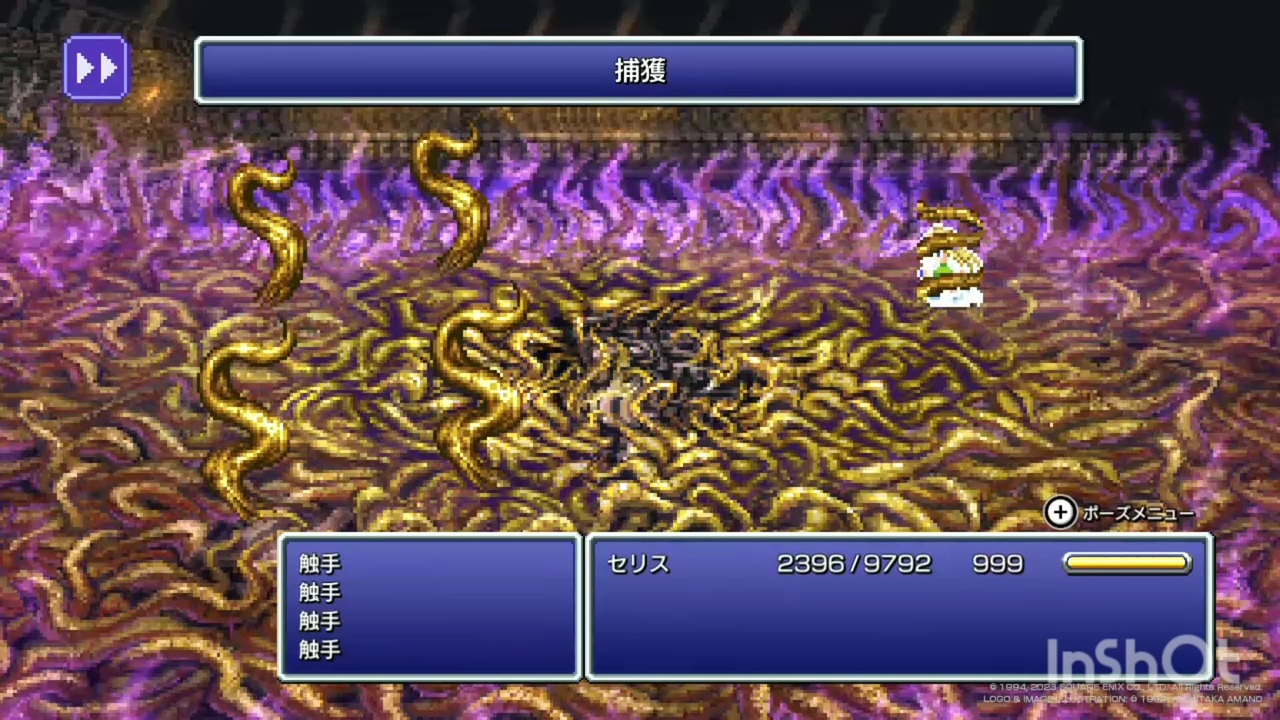Click the HP readout 2396/9792
1280x720 pixels.
click(x=854, y=564)
